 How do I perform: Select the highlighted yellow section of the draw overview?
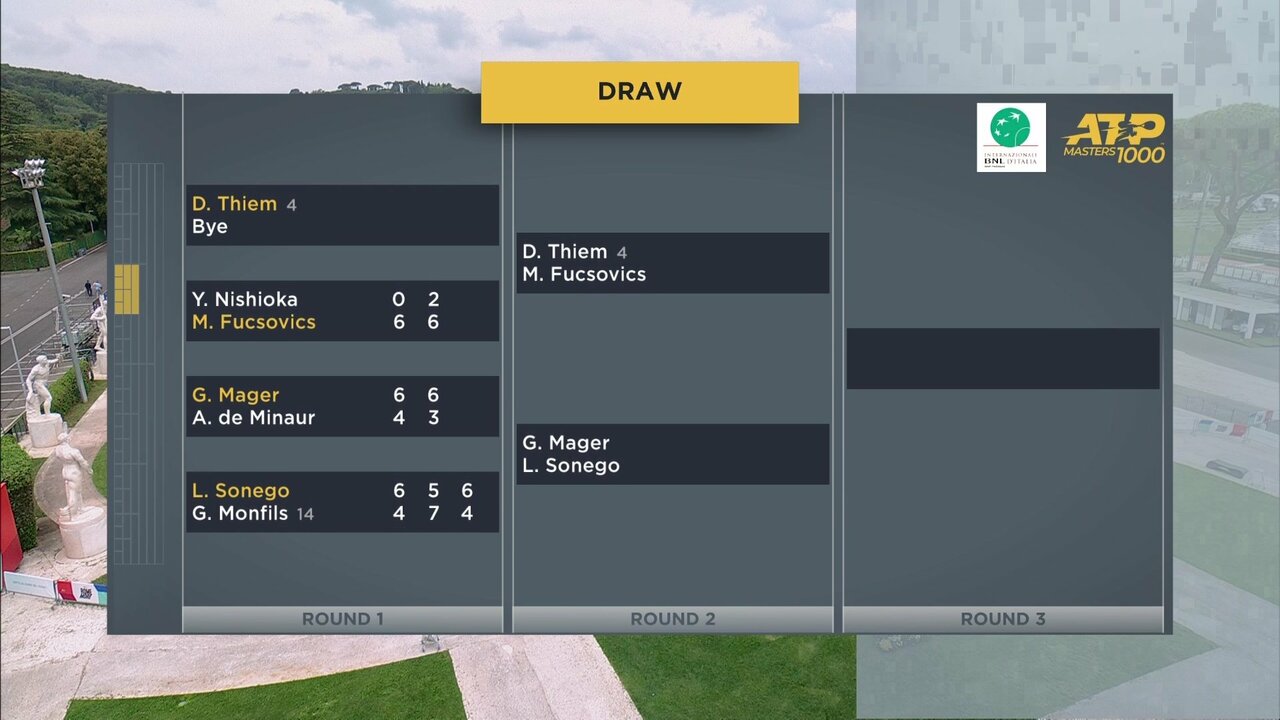point(126,289)
